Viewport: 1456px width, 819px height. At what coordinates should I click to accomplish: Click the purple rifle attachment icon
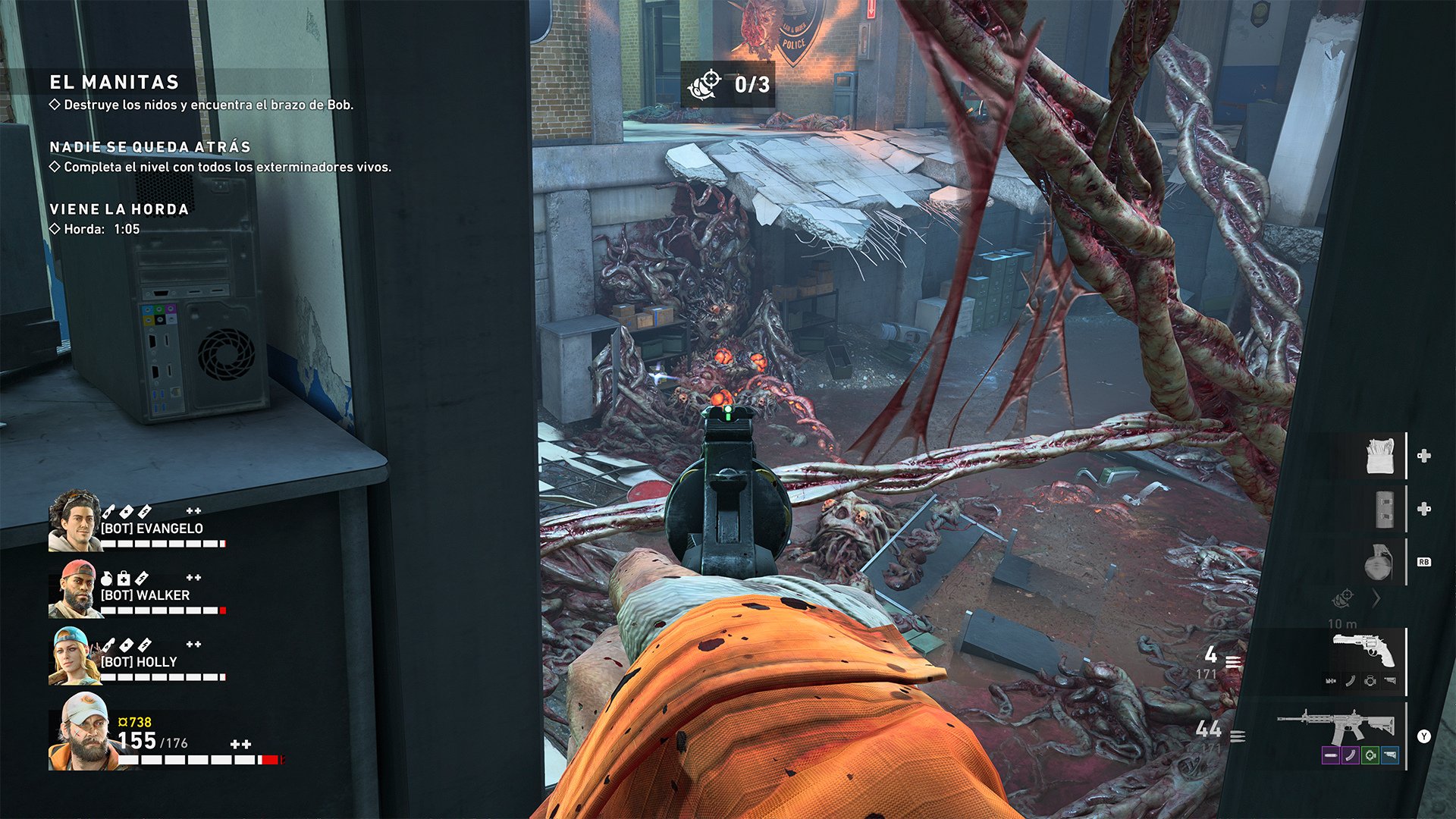pyautogui.click(x=1330, y=755)
